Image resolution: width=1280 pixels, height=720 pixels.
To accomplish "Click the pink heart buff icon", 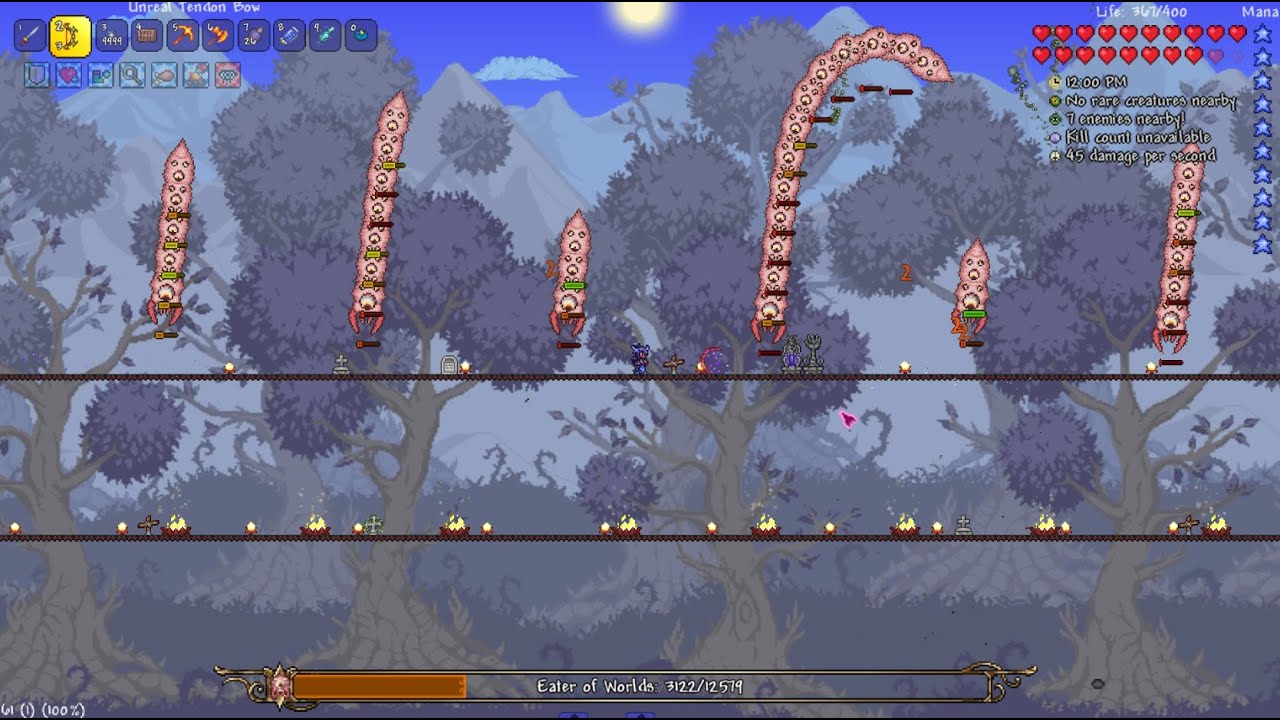I will [69, 75].
